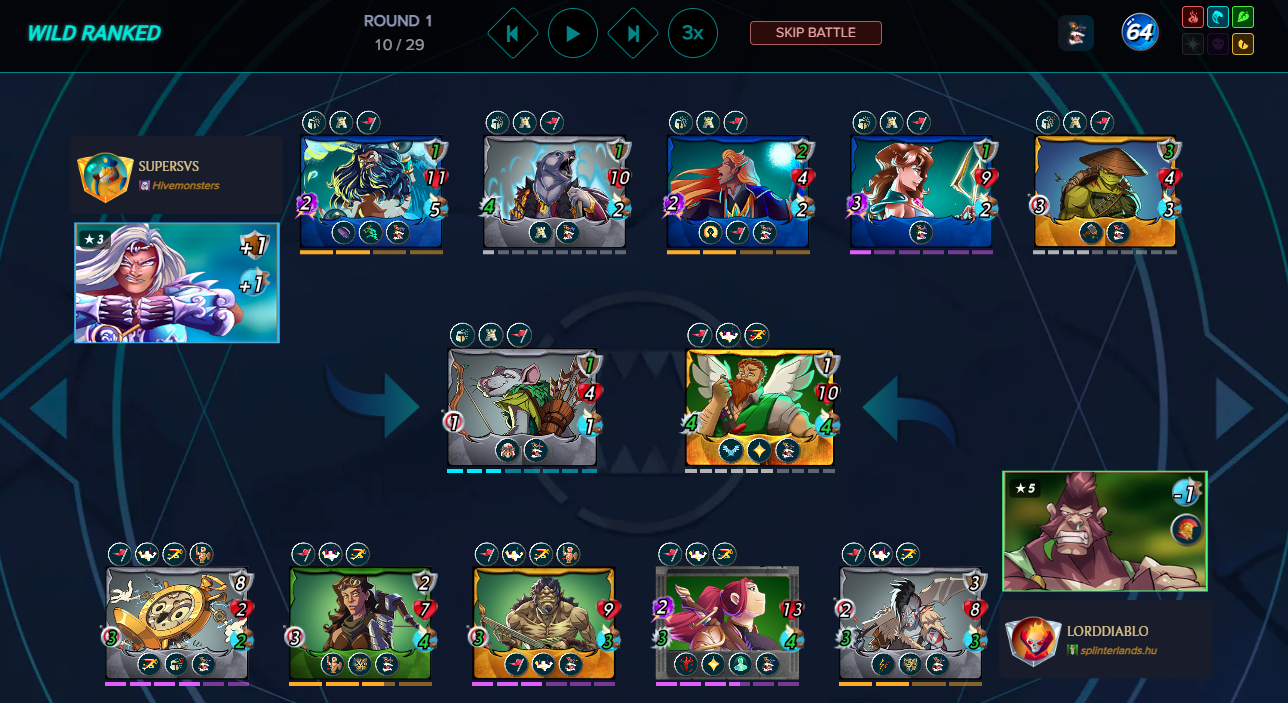Image resolution: width=1288 pixels, height=703 pixels.
Task: Select the winged bearded man card
Action: (x=760, y=407)
